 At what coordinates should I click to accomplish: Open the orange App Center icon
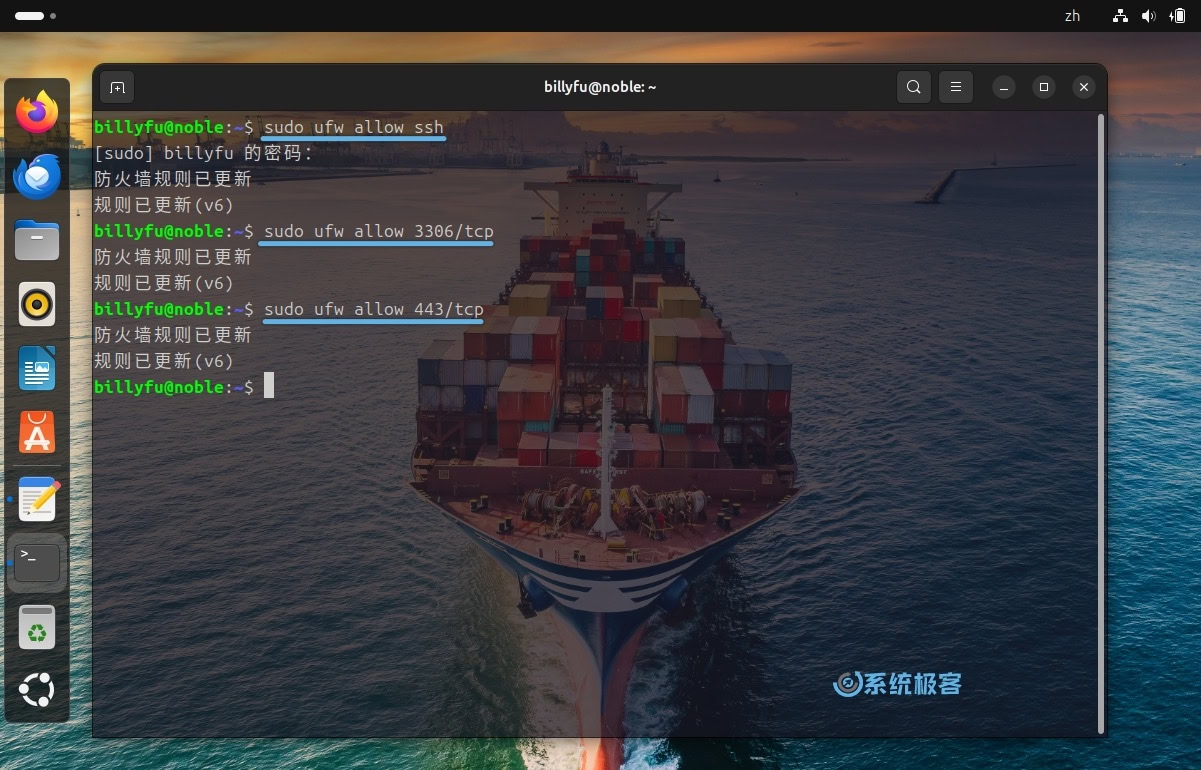click(x=37, y=433)
